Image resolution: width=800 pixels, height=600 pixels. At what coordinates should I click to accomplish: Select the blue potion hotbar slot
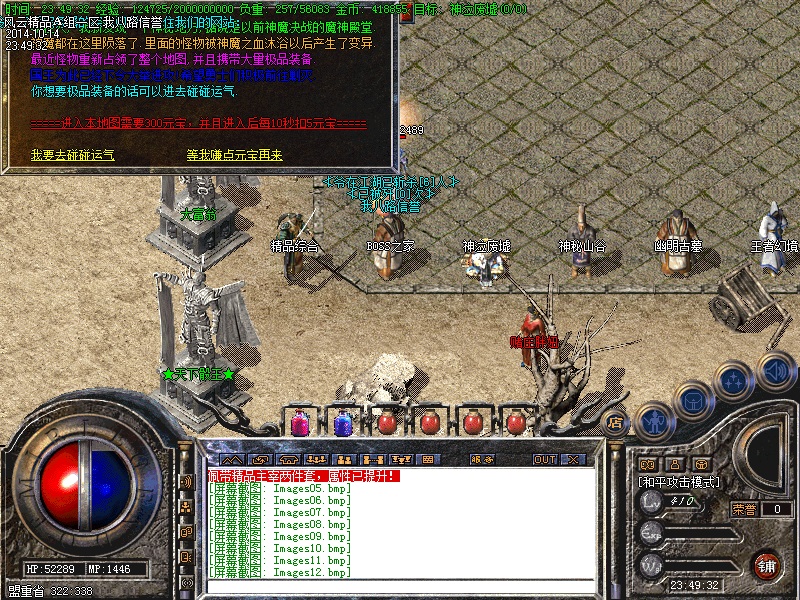[x=342, y=423]
